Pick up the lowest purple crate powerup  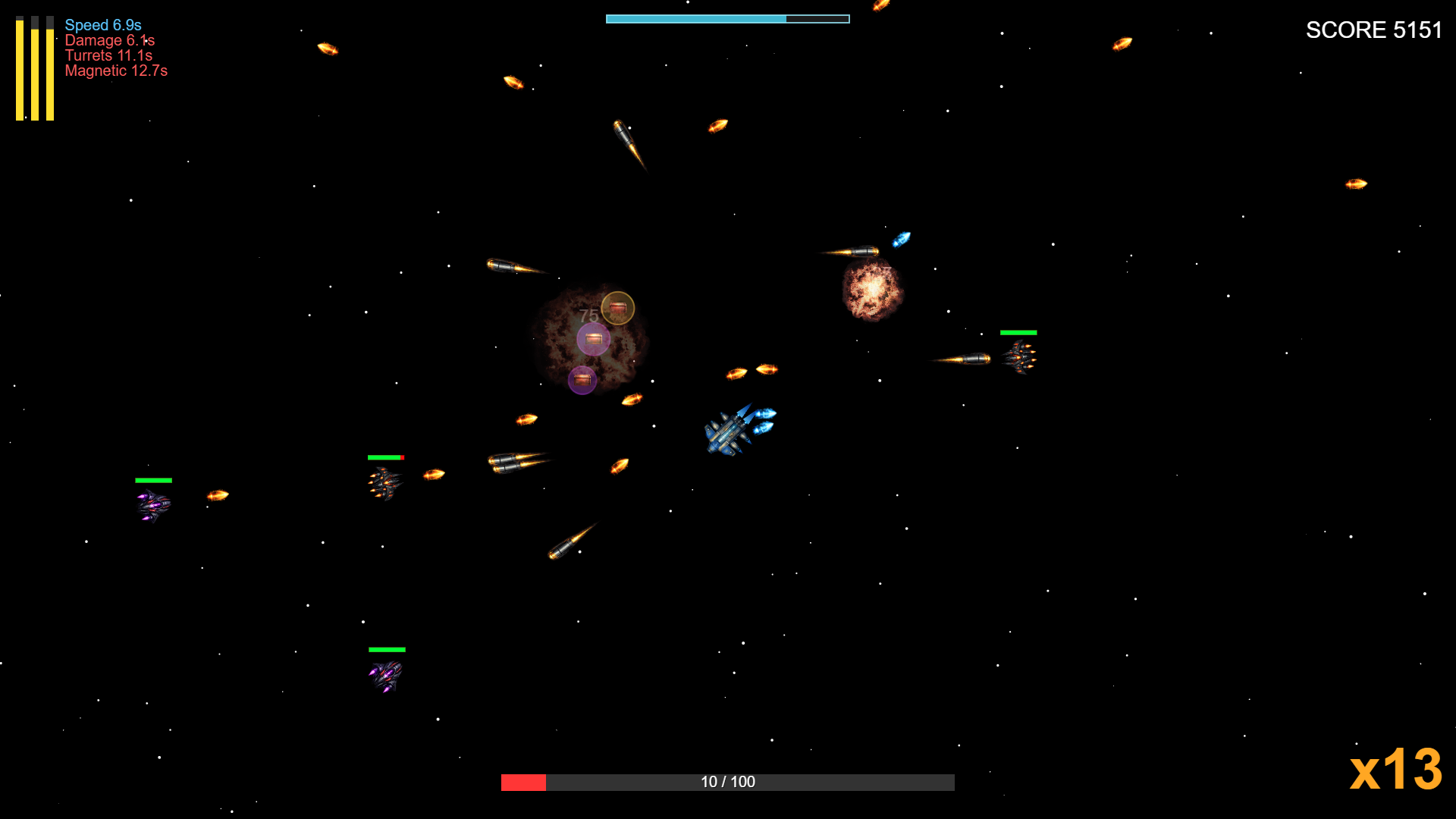582,378
